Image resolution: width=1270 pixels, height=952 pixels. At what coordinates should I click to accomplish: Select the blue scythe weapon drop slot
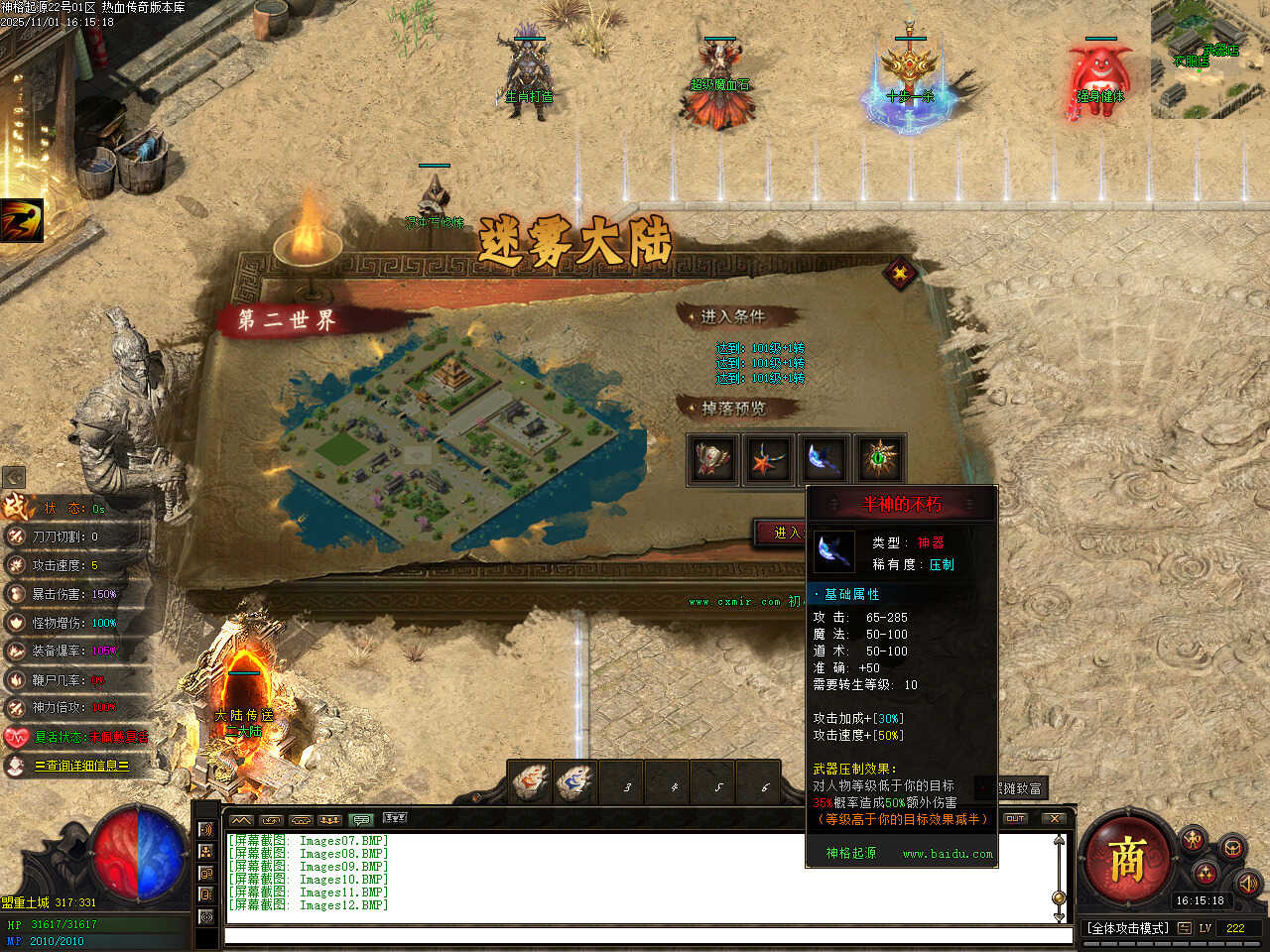click(x=825, y=459)
